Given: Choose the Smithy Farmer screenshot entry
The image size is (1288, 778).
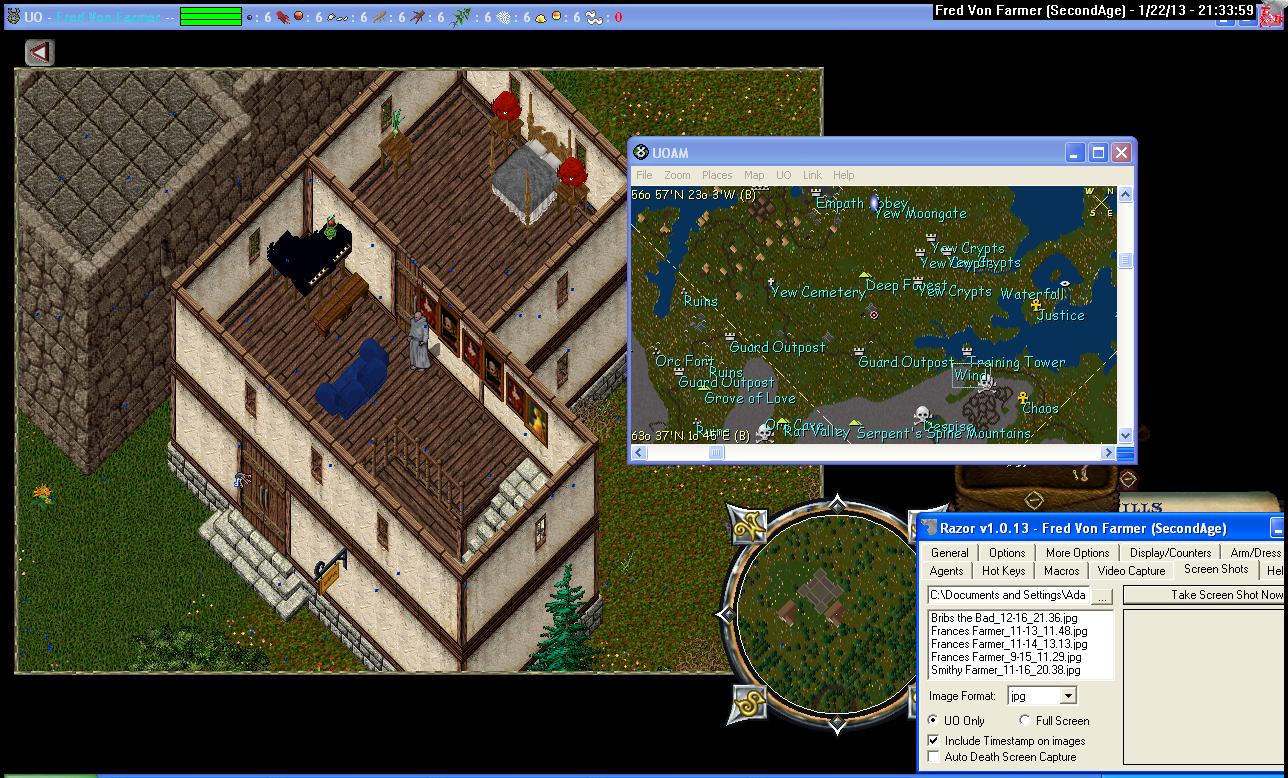Looking at the screenshot, I should [x=1005, y=670].
